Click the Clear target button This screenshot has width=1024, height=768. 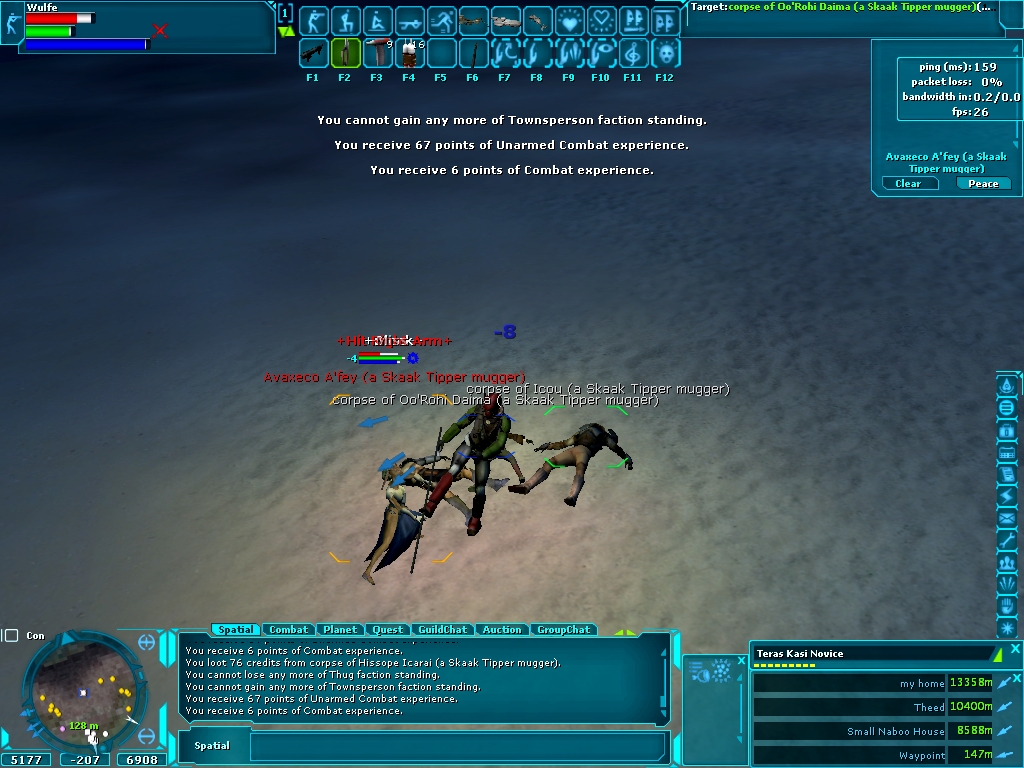908,184
